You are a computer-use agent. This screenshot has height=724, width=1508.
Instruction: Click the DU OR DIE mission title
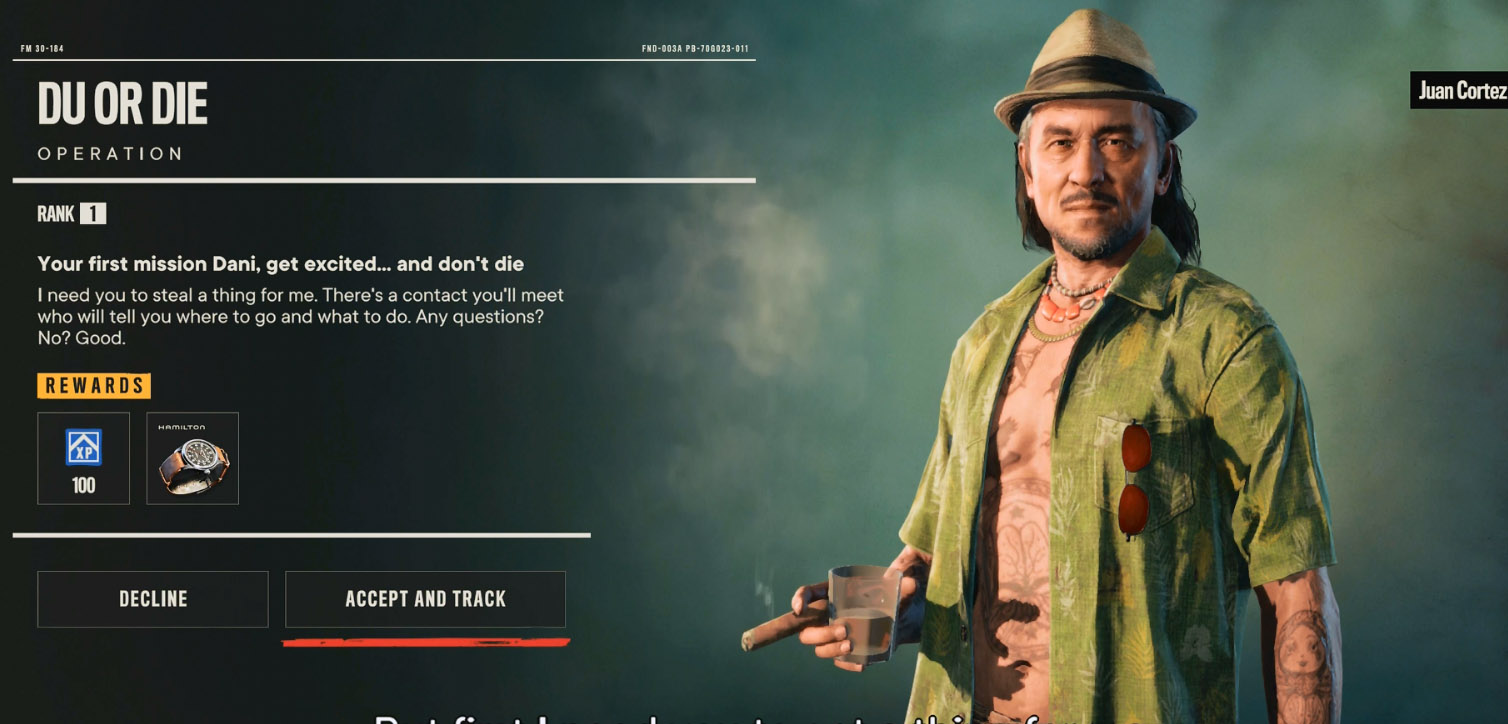pyautogui.click(x=122, y=102)
